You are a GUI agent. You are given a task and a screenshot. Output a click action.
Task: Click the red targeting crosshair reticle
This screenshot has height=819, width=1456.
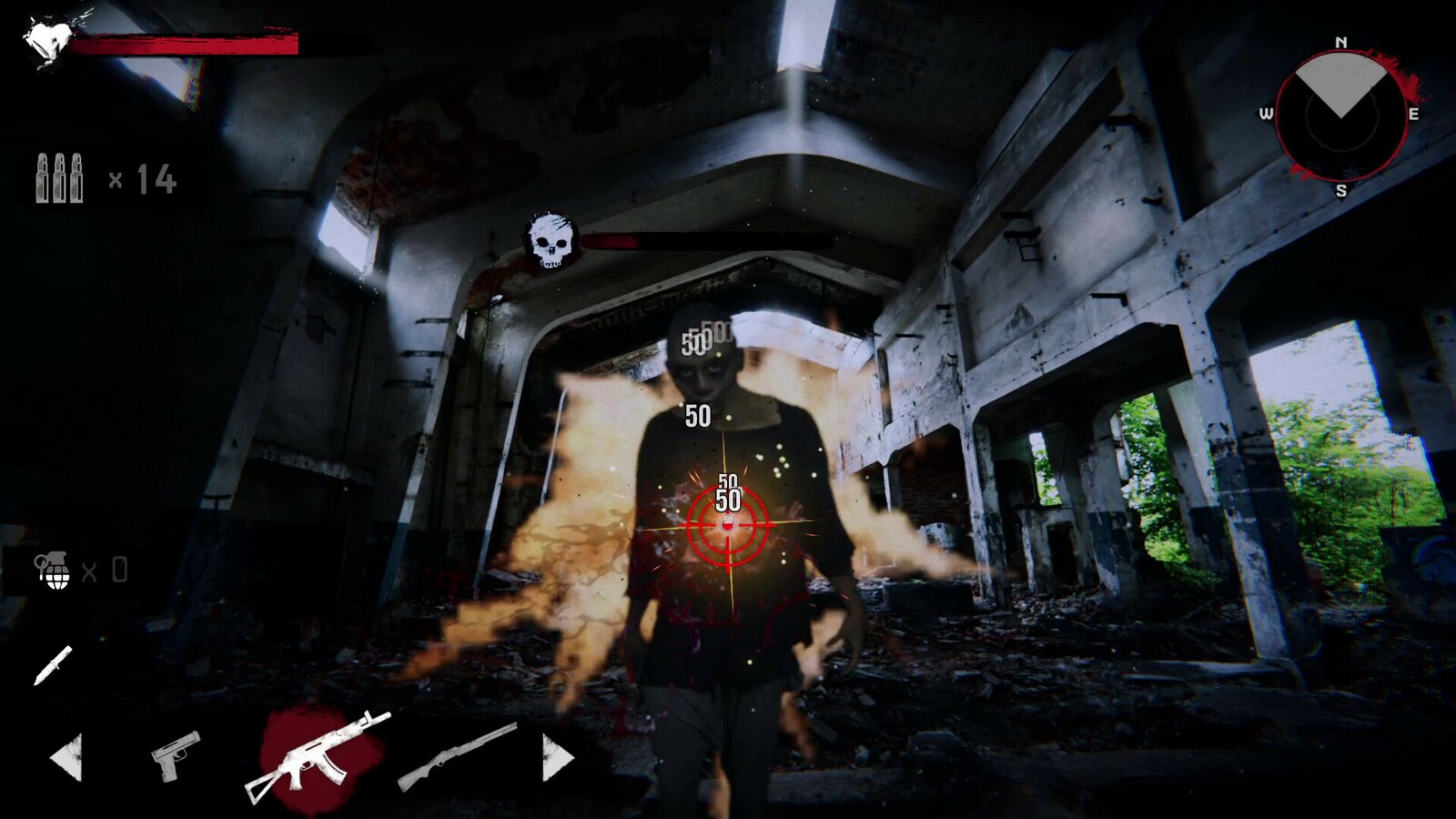(x=728, y=528)
